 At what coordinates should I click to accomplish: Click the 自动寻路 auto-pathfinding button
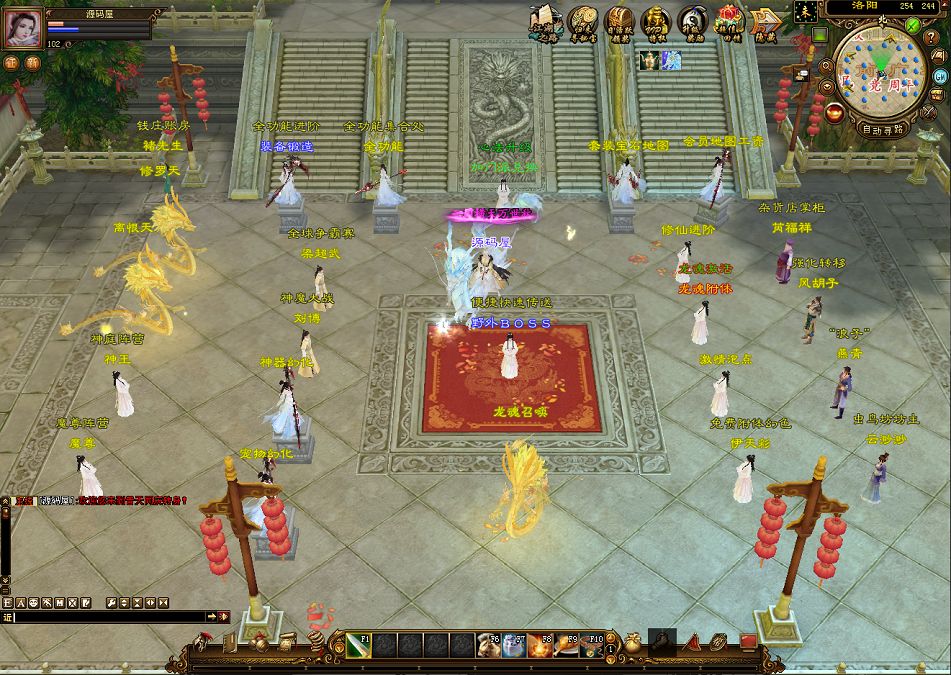(x=882, y=129)
